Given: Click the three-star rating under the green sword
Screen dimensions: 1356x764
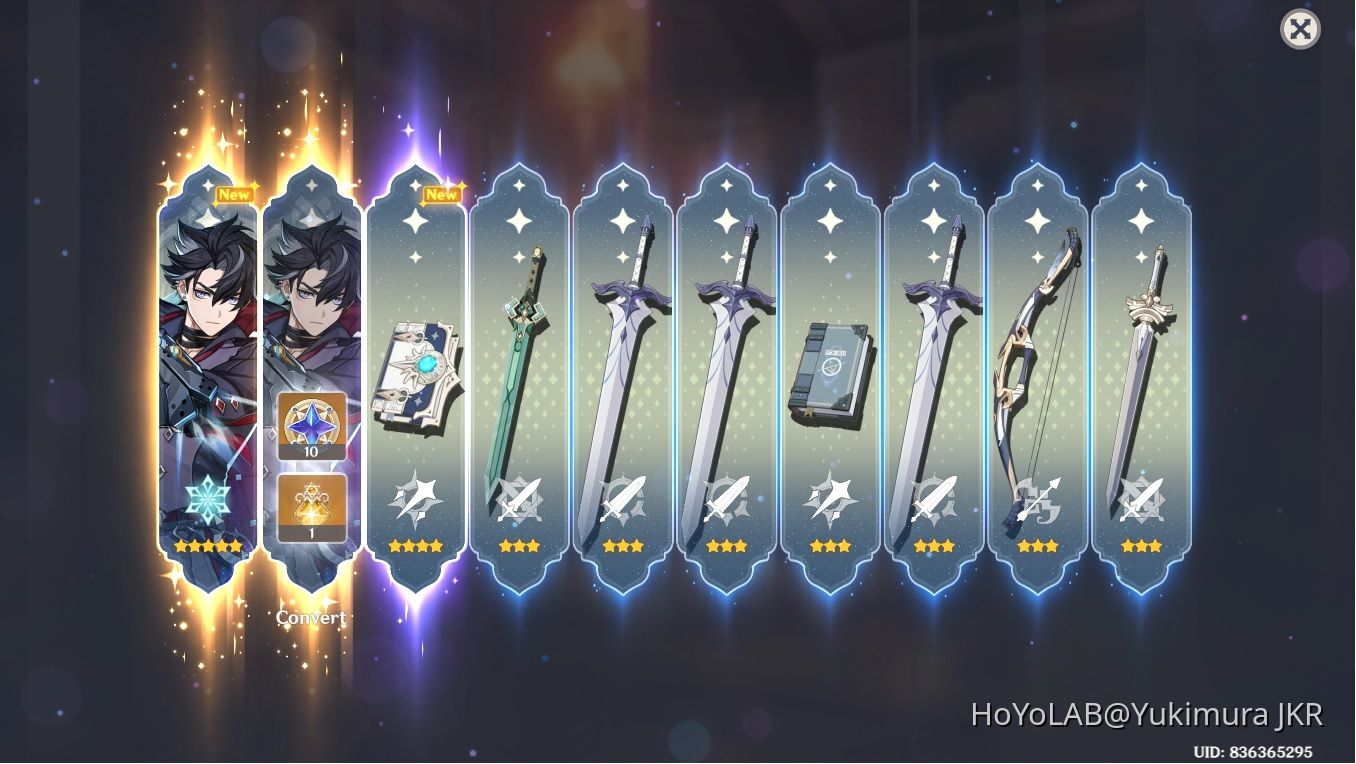Looking at the screenshot, I should coord(520,545).
